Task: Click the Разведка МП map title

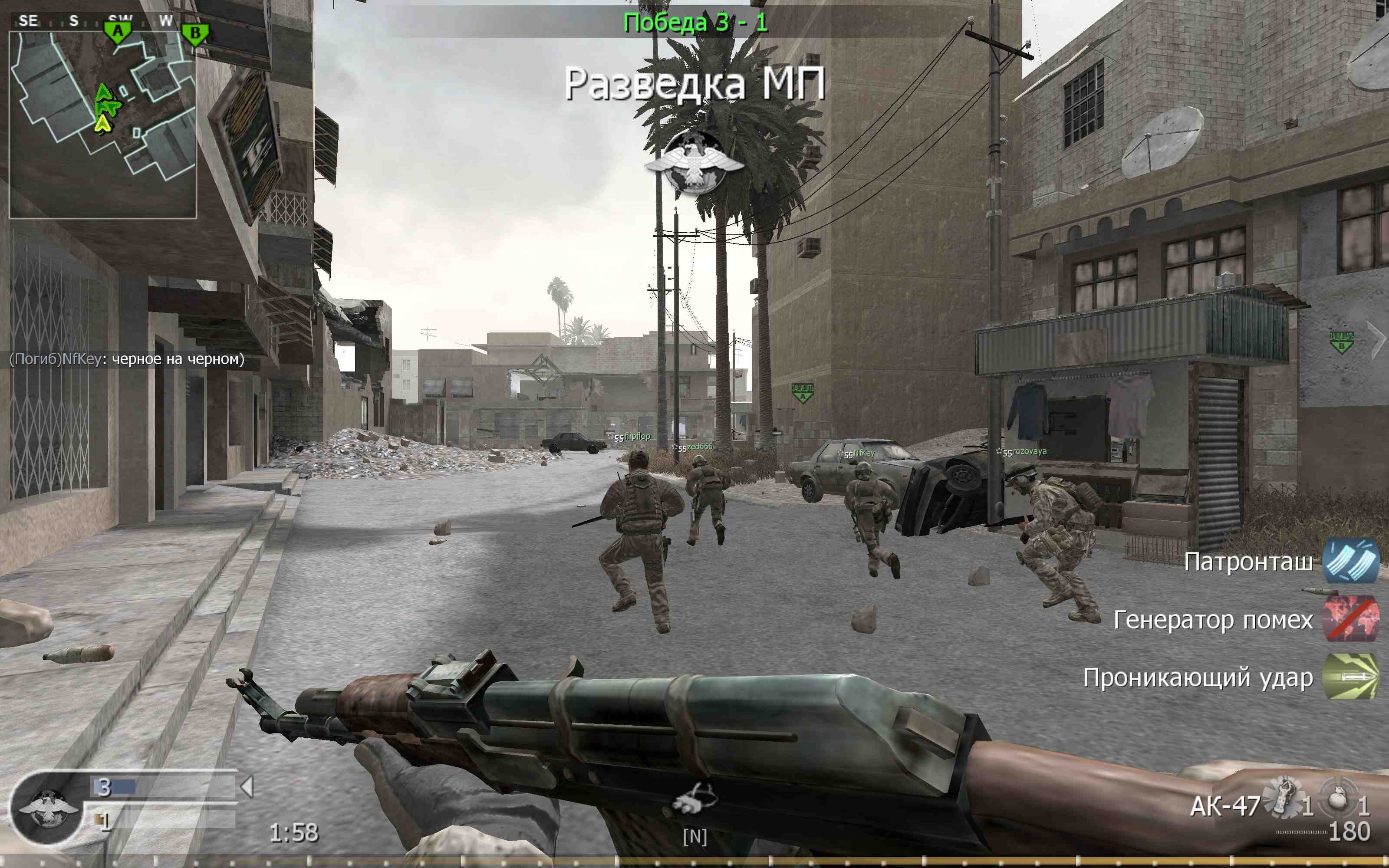Action: pyautogui.click(x=696, y=84)
